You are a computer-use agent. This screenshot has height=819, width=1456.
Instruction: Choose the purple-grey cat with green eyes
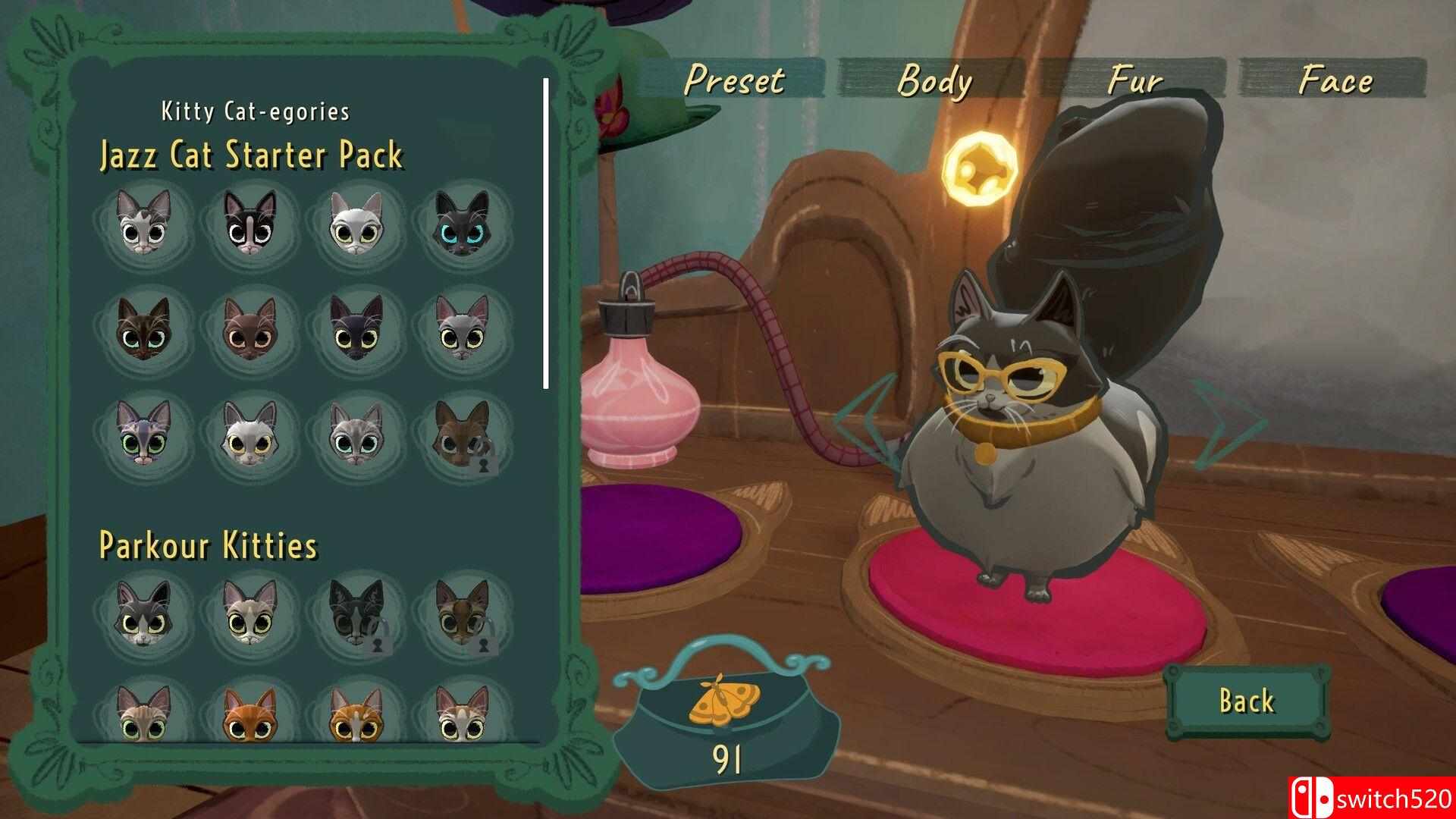coord(144,434)
